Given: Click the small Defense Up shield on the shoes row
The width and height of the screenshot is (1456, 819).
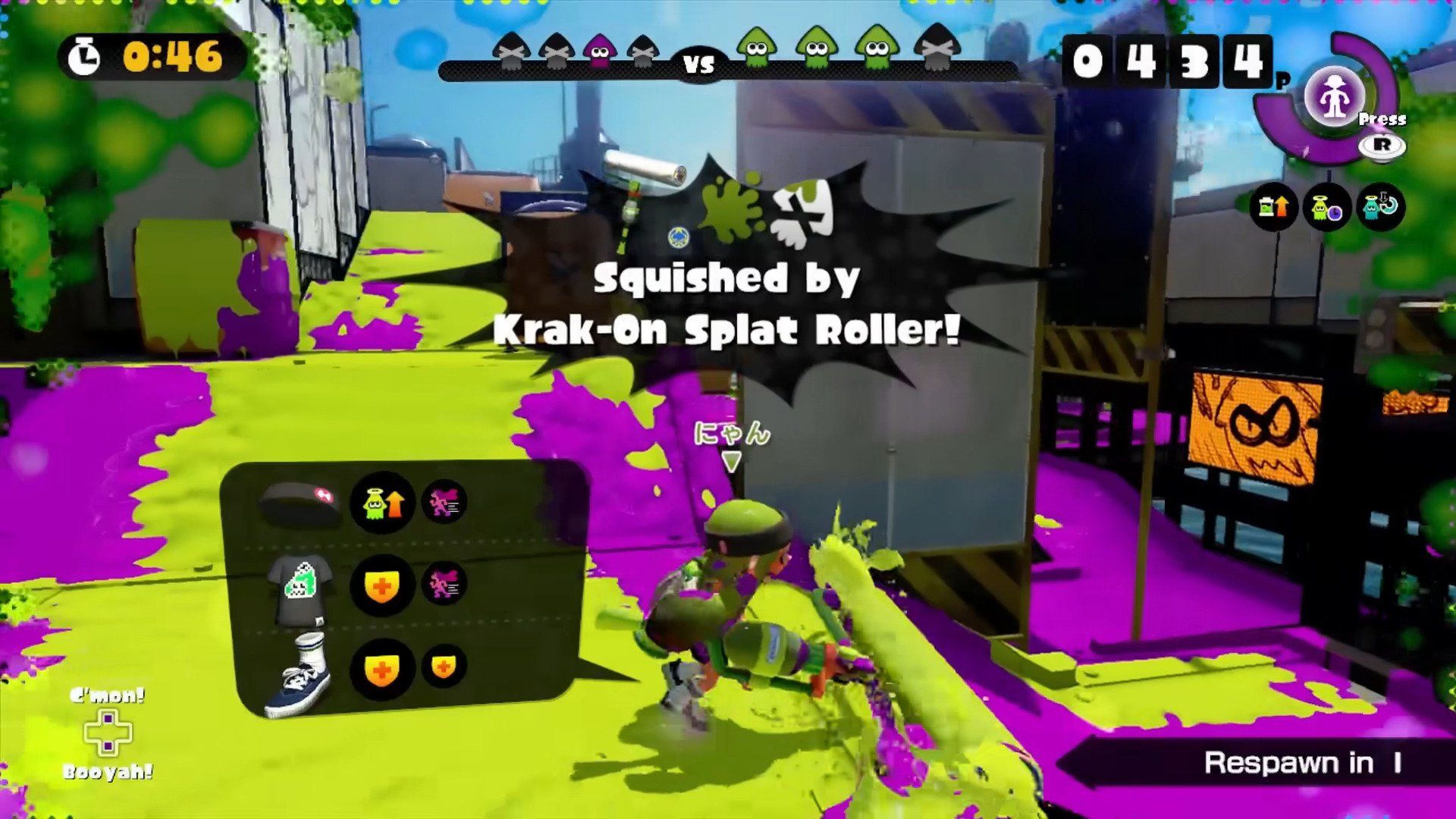Looking at the screenshot, I should [x=444, y=666].
